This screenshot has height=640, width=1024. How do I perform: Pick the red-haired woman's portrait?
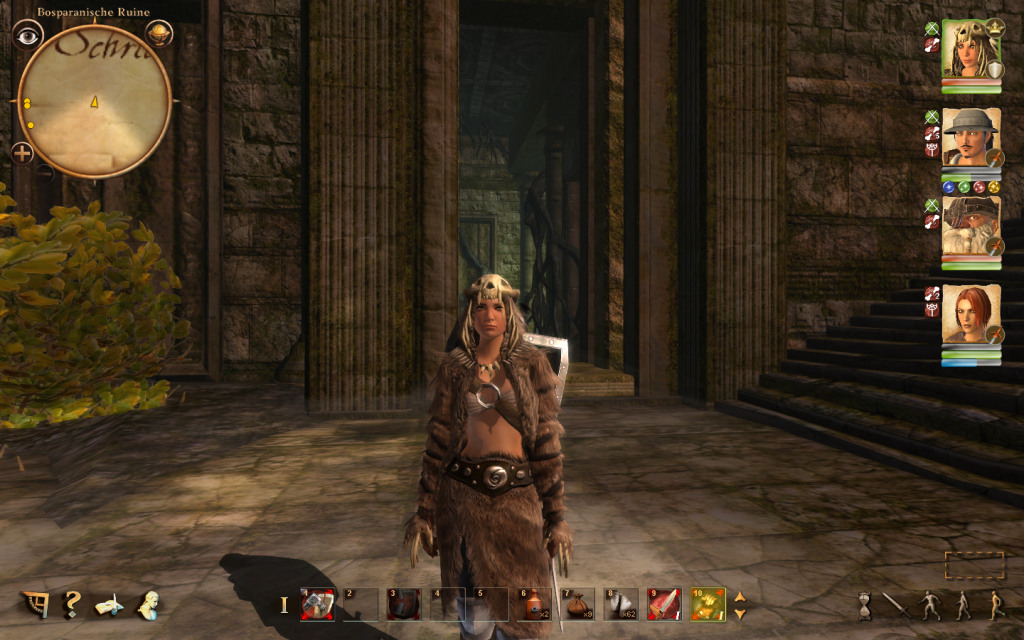point(971,314)
